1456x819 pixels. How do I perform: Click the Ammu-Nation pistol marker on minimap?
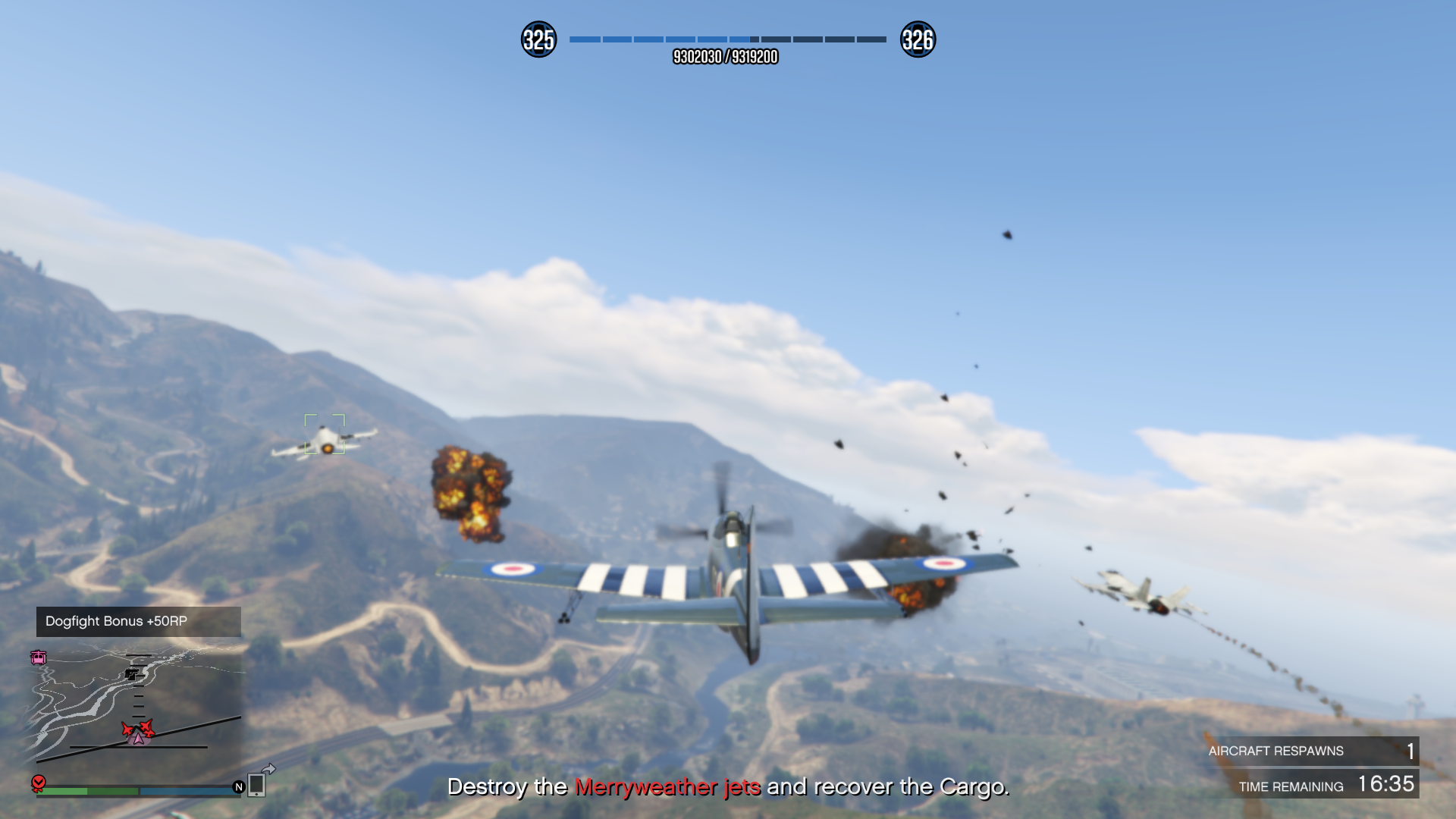click(133, 674)
